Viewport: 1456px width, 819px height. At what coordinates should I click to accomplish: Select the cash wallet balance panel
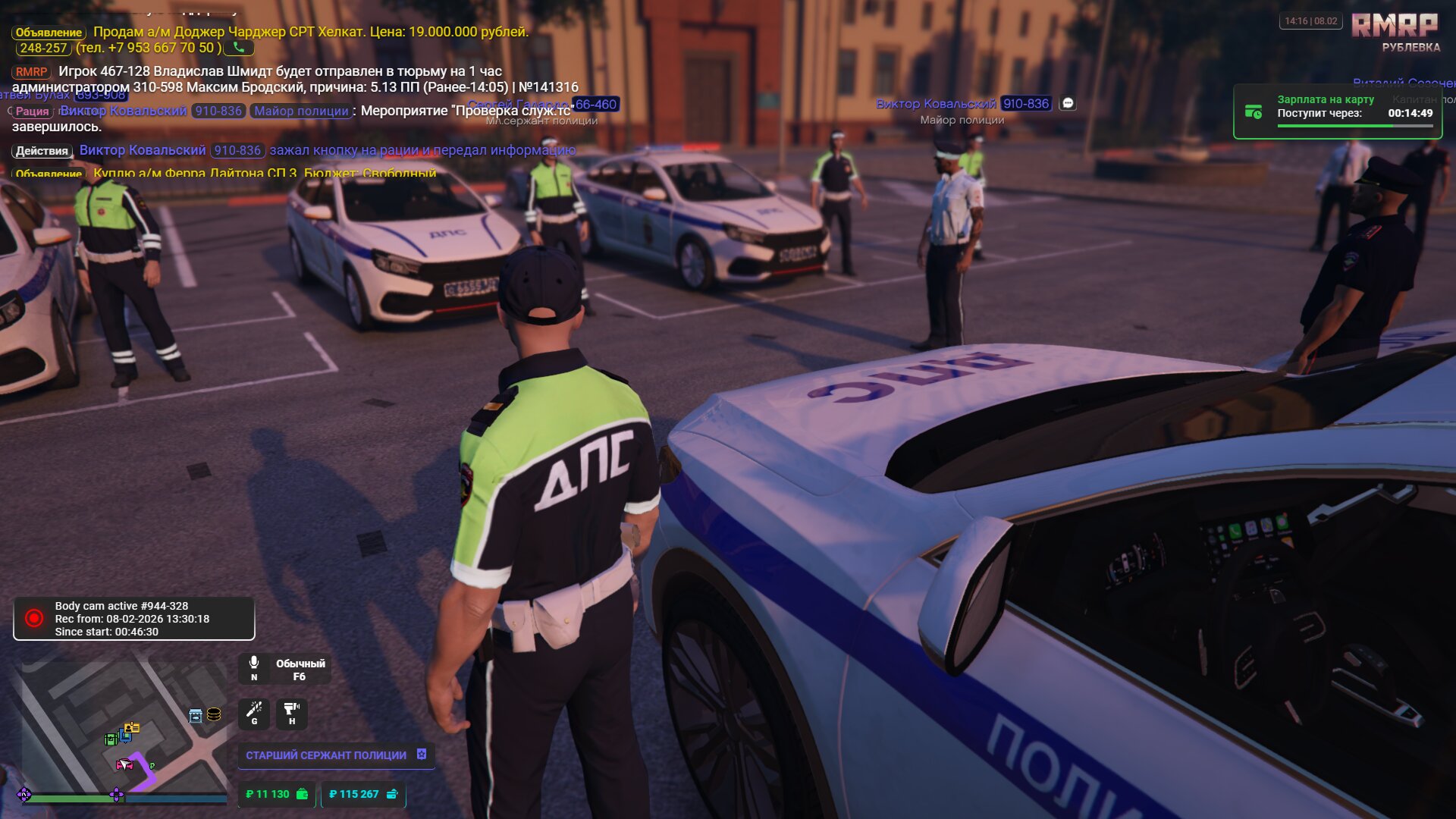coord(277,794)
